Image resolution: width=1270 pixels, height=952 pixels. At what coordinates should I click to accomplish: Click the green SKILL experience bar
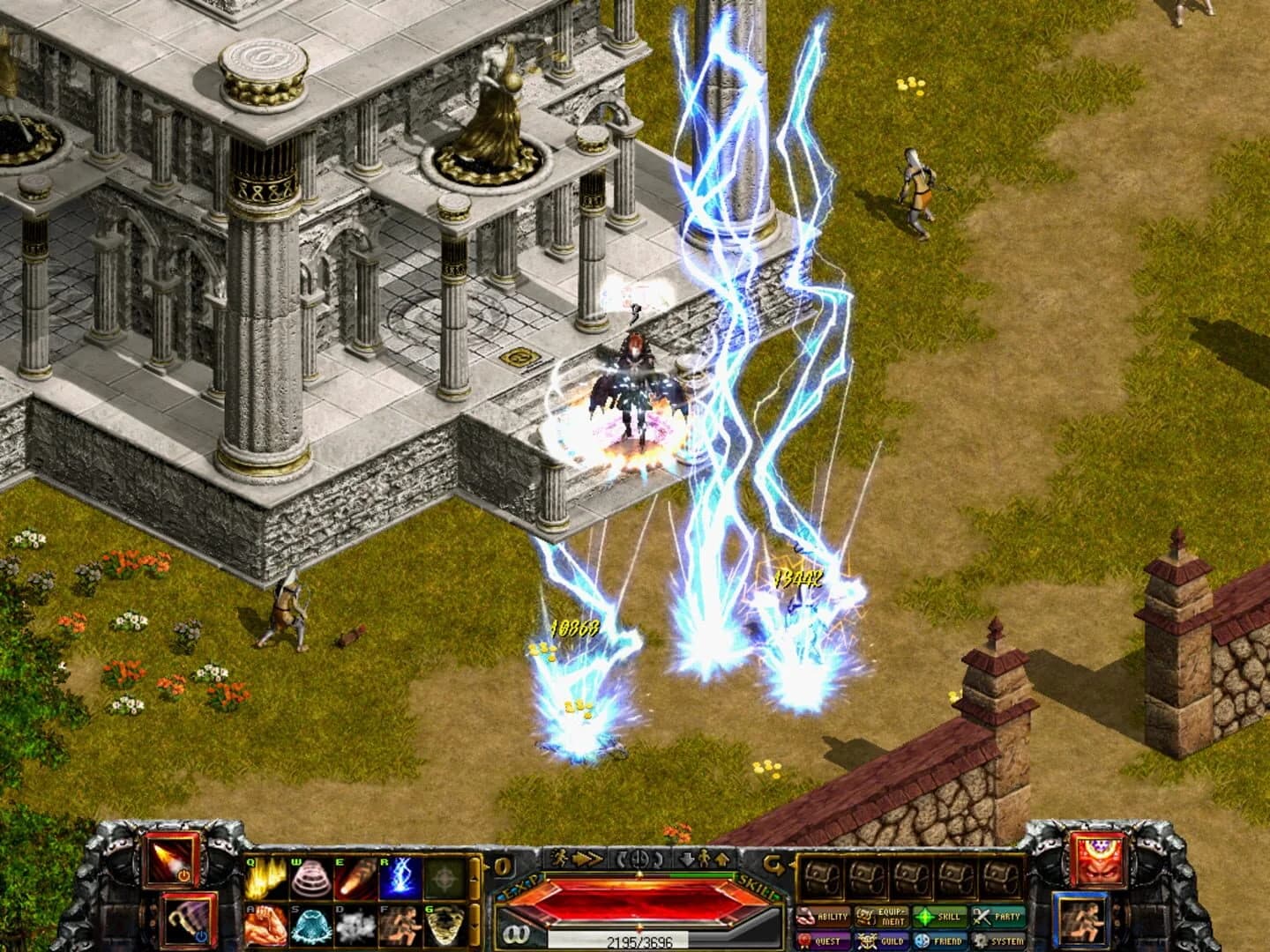pyautogui.click(x=702, y=875)
